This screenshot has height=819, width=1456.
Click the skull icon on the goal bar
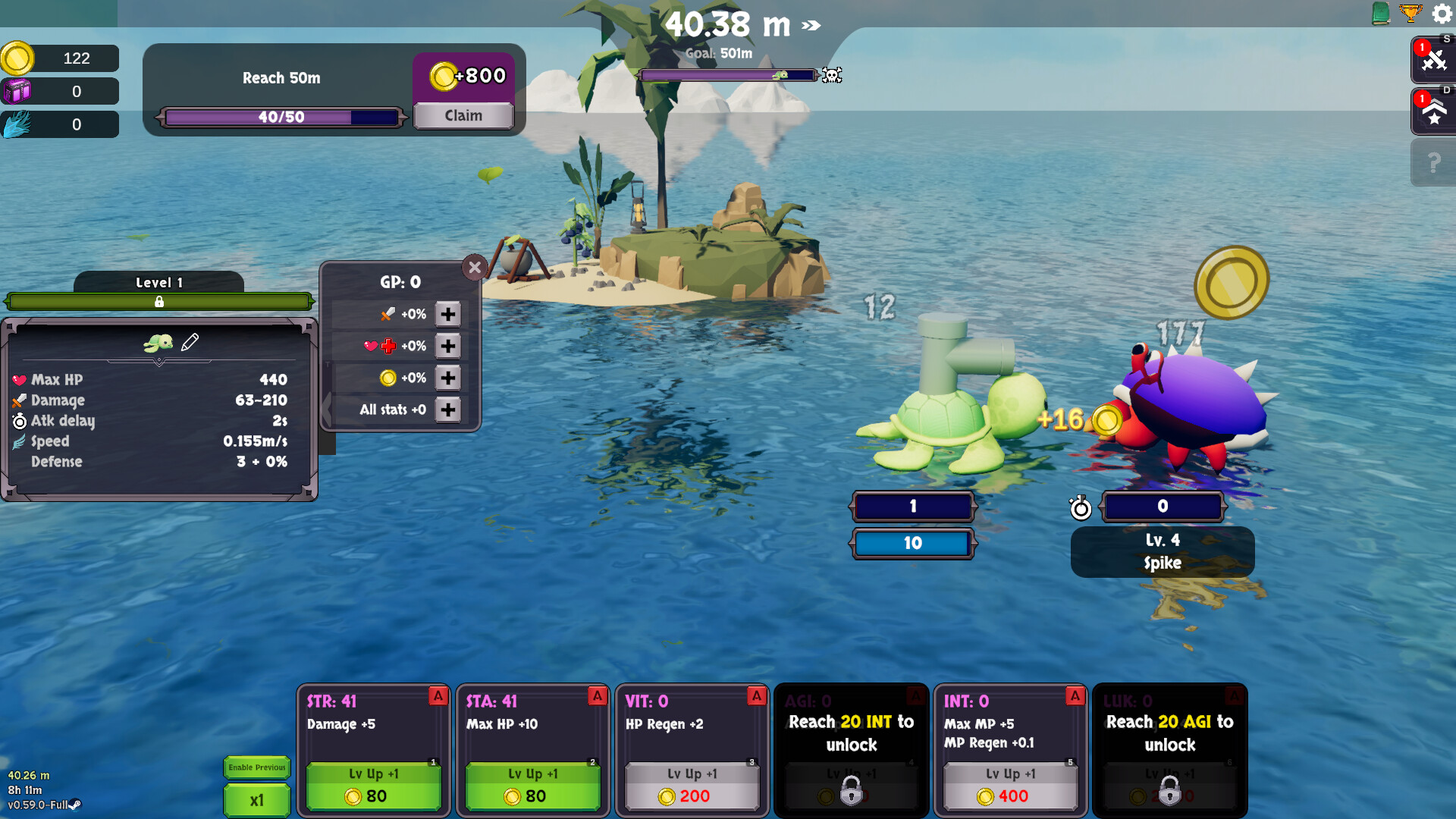point(833,76)
